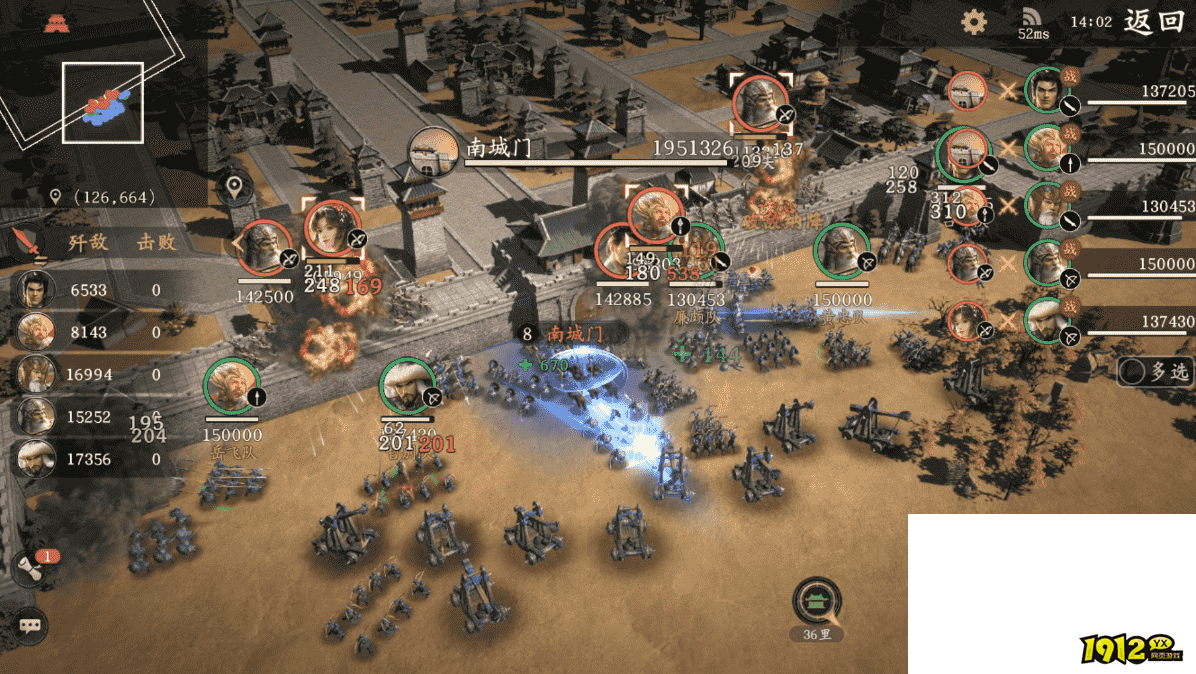Select the 137430 troop army row
The height and width of the screenshot is (674, 1196).
click(1110, 322)
